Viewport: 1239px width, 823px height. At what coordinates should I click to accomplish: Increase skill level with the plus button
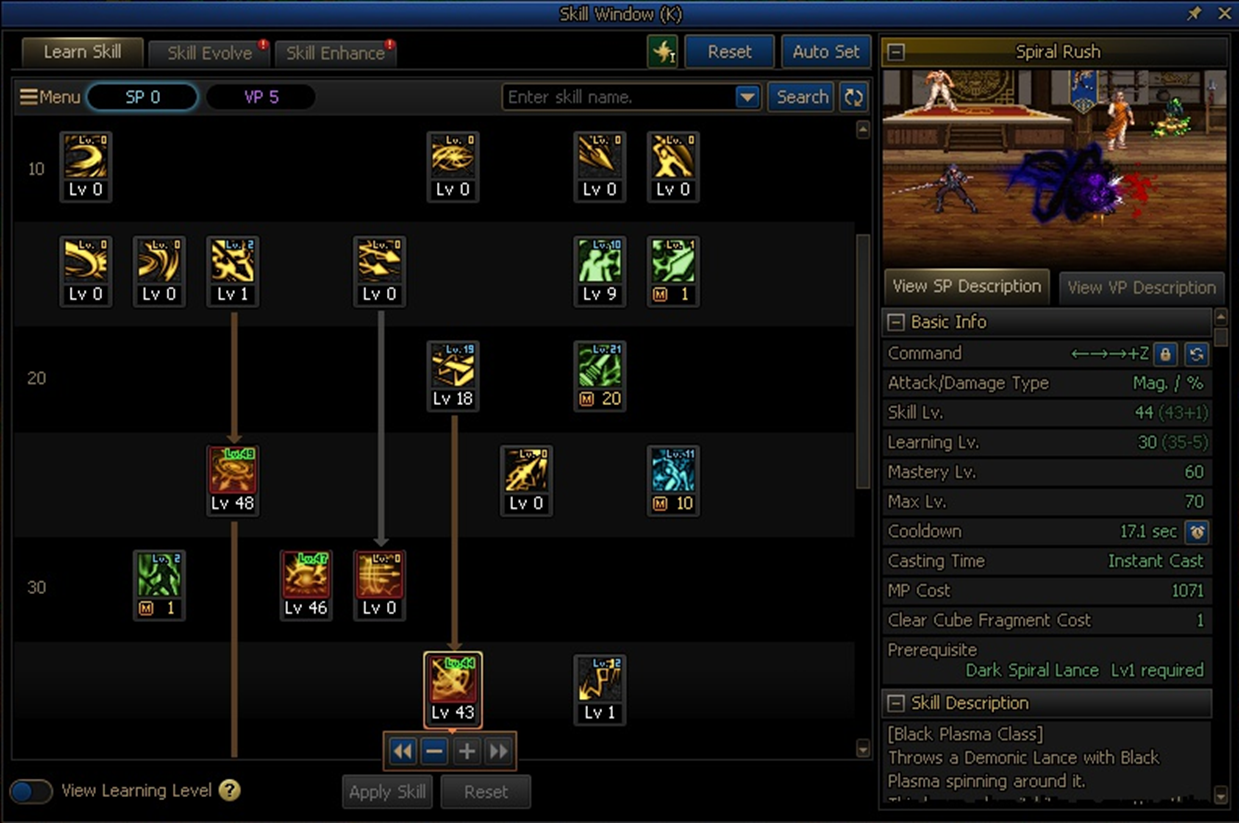pyautogui.click(x=466, y=751)
